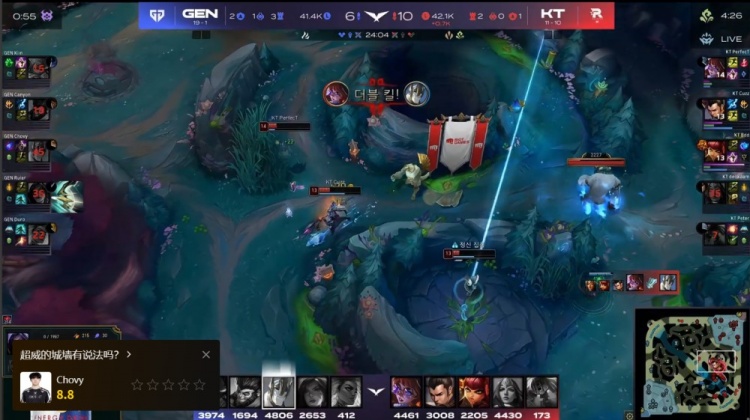The width and height of the screenshot is (750, 420).
Task: Select the red-haired champion portrait with 2205
Action: point(474,390)
